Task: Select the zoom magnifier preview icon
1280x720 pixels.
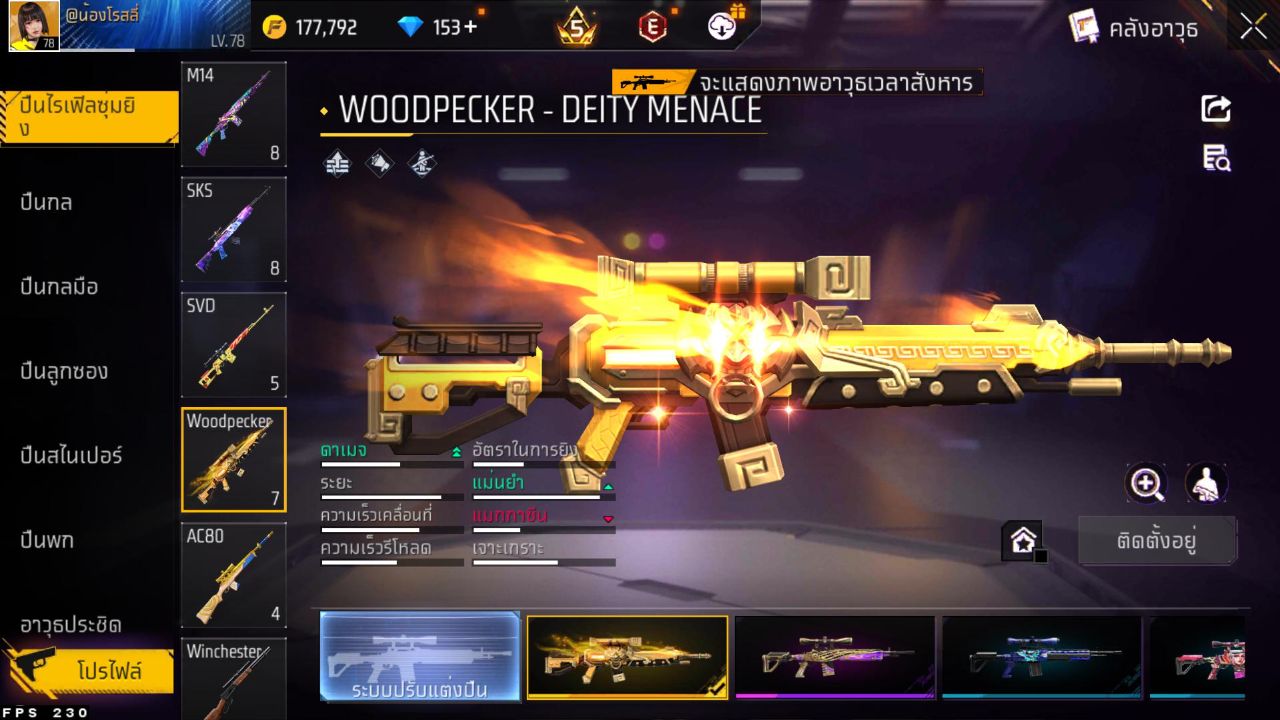Action: tap(1146, 484)
